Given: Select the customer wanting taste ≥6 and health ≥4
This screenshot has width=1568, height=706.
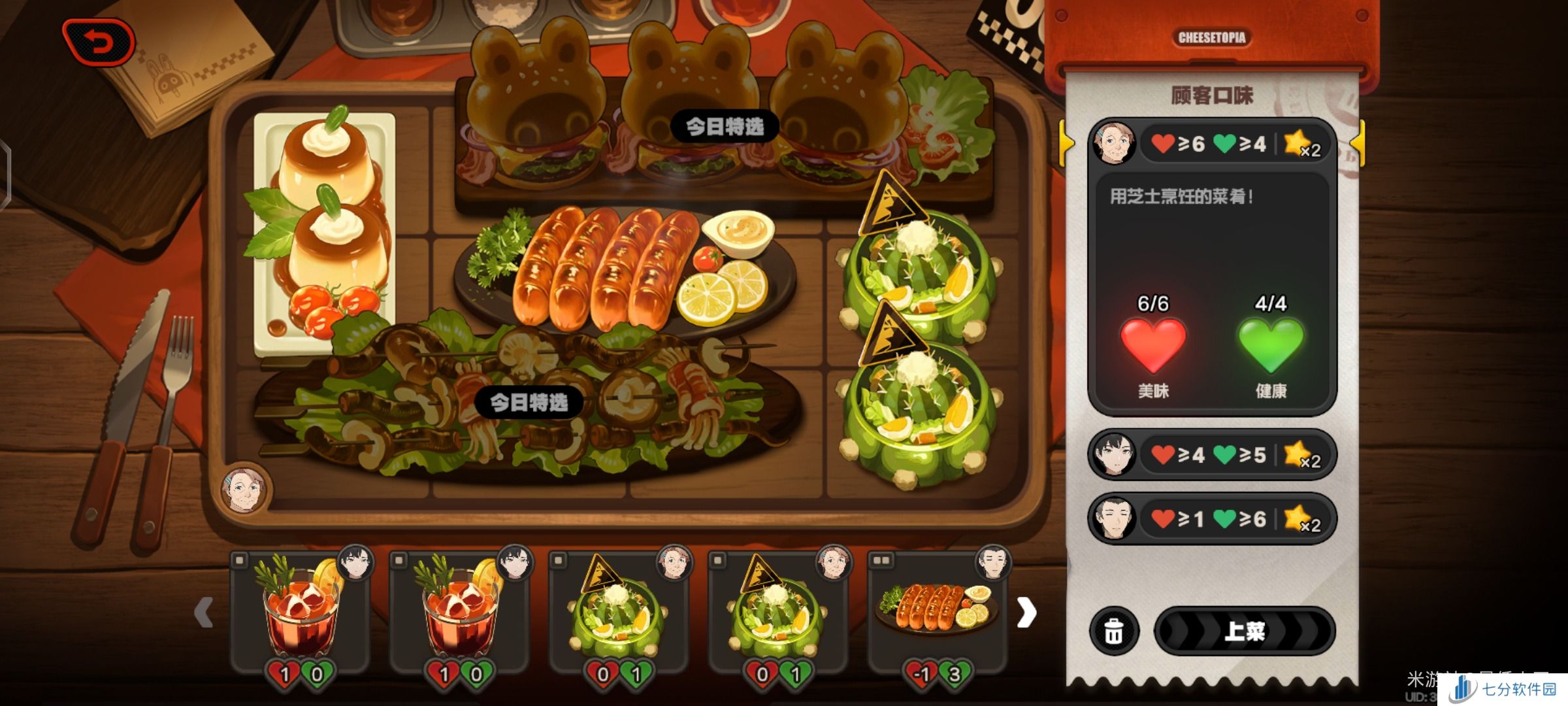Looking at the screenshot, I should [1212, 143].
